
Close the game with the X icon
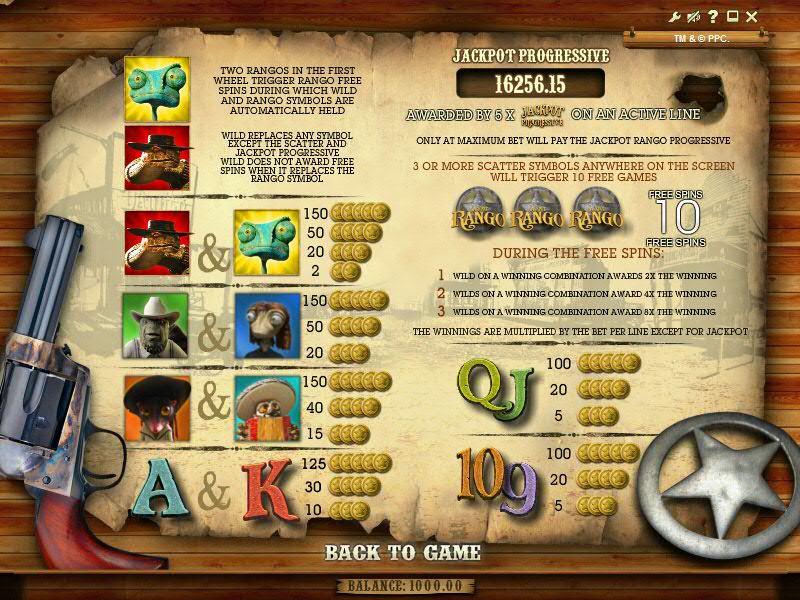coord(752,16)
